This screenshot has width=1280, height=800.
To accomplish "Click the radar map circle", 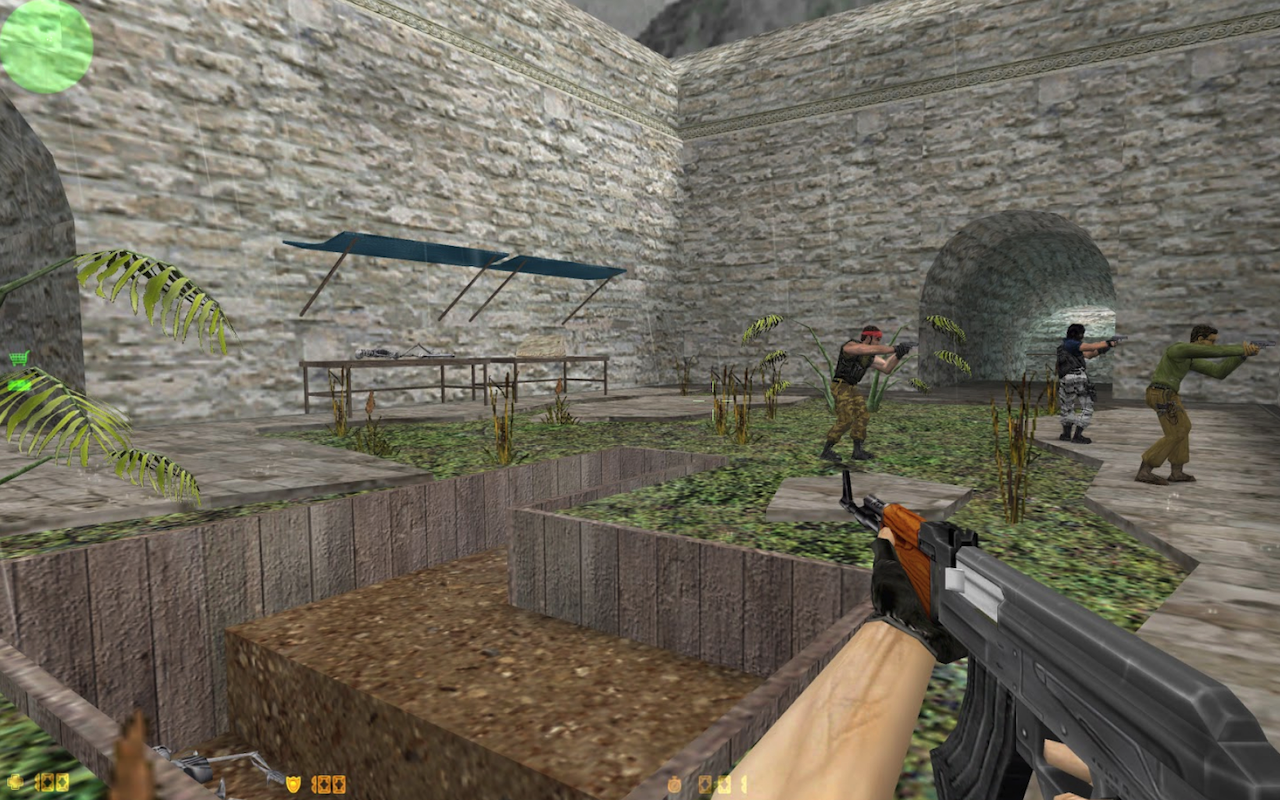I will [x=45, y=45].
